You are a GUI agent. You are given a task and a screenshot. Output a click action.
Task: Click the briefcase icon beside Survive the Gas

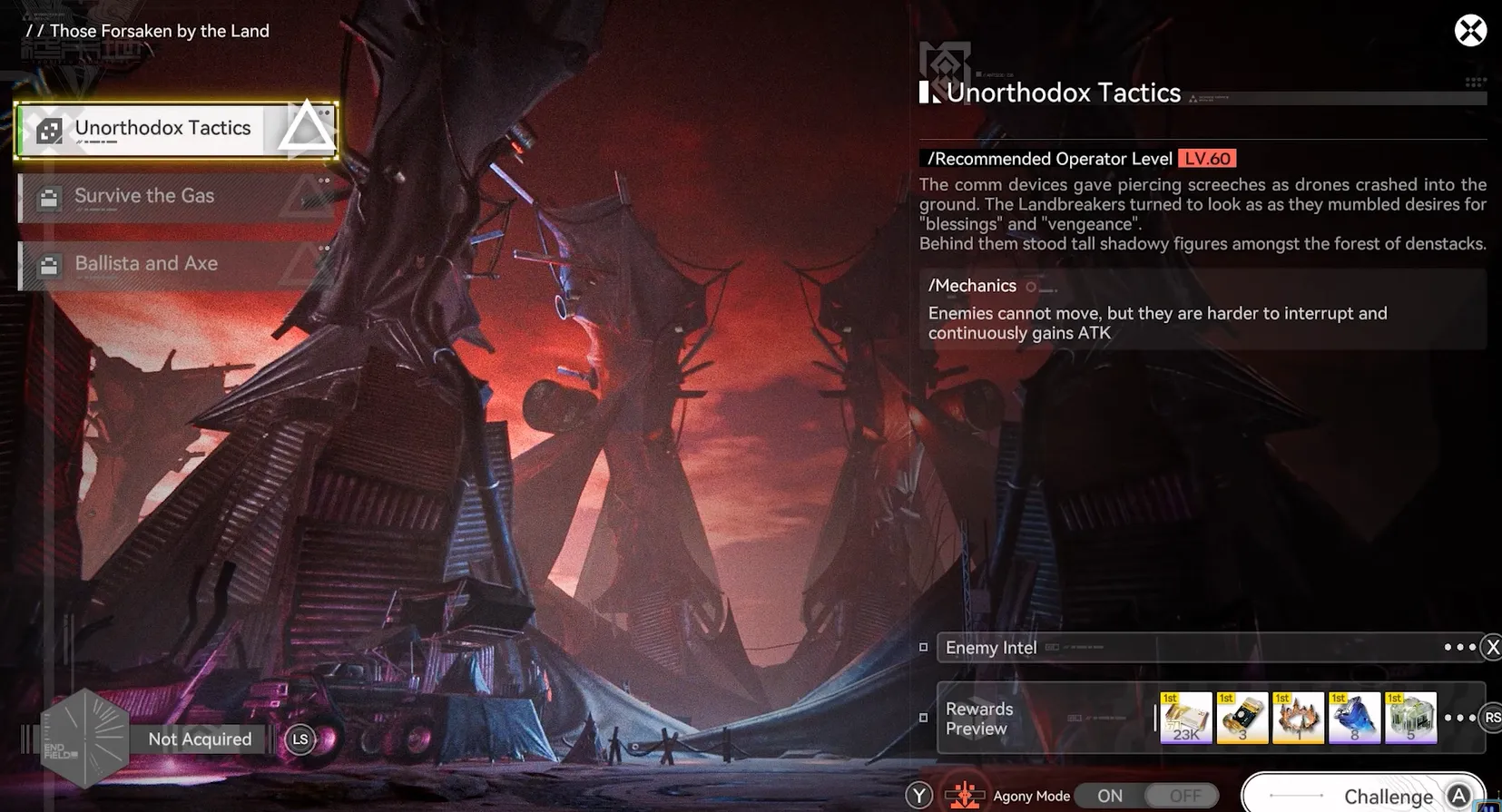click(48, 196)
